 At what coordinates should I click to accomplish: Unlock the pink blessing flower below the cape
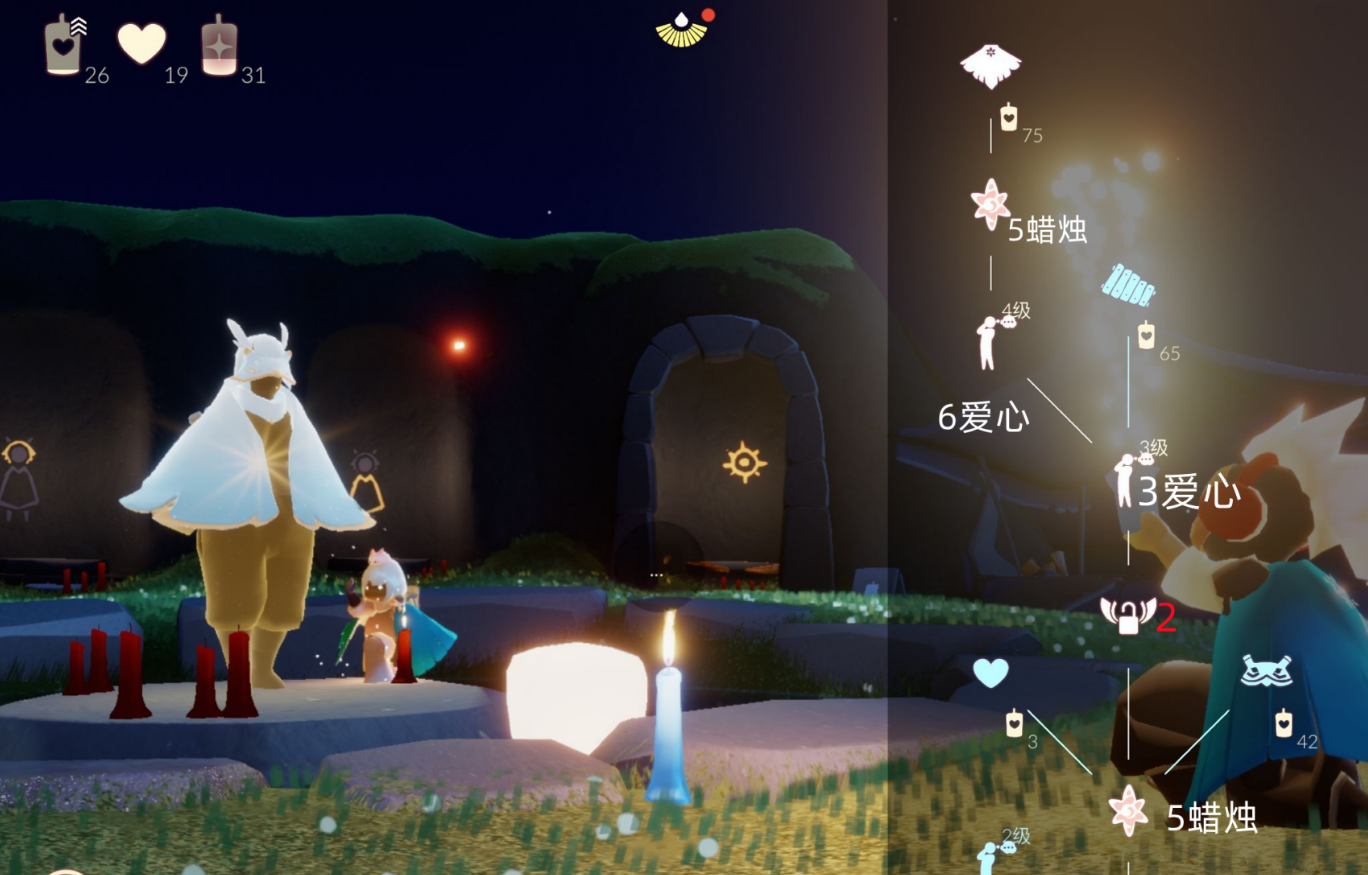coord(990,203)
